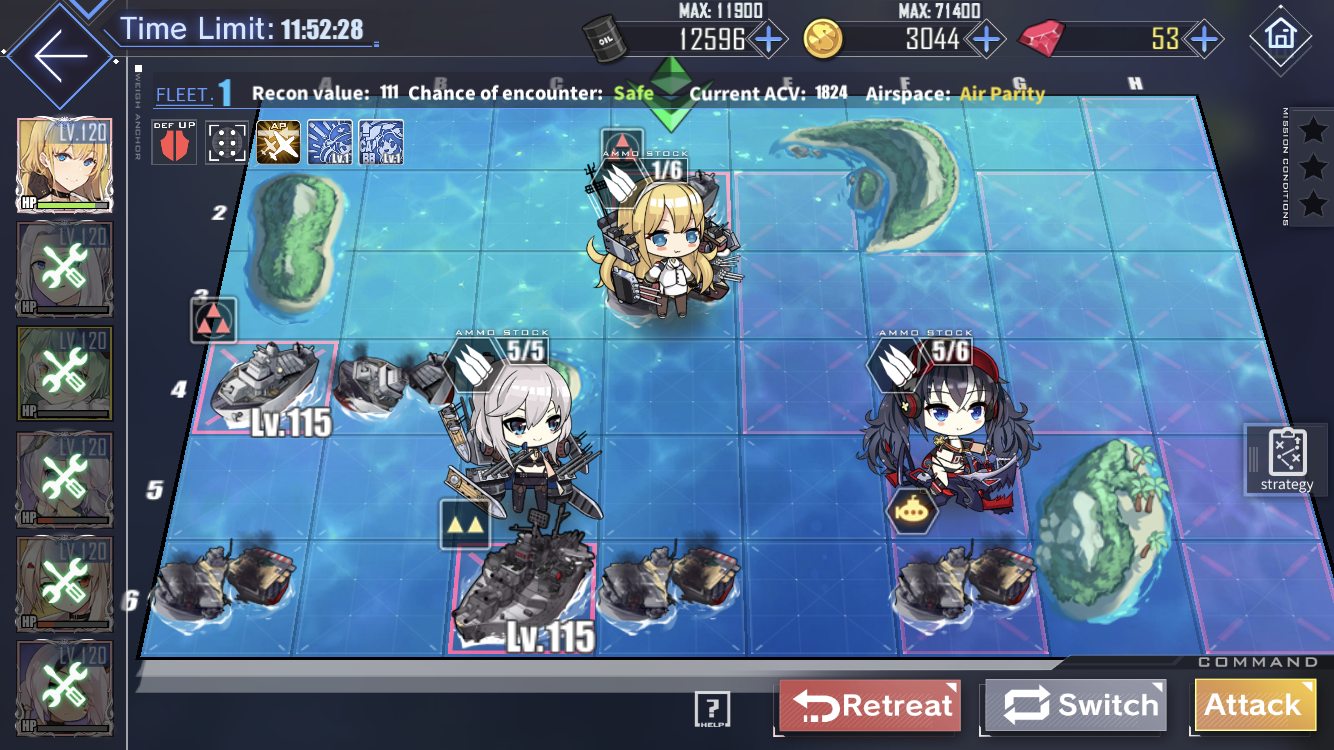Check the fleet formation icon
The width and height of the screenshot is (1334, 750).
pyautogui.click(x=227, y=142)
